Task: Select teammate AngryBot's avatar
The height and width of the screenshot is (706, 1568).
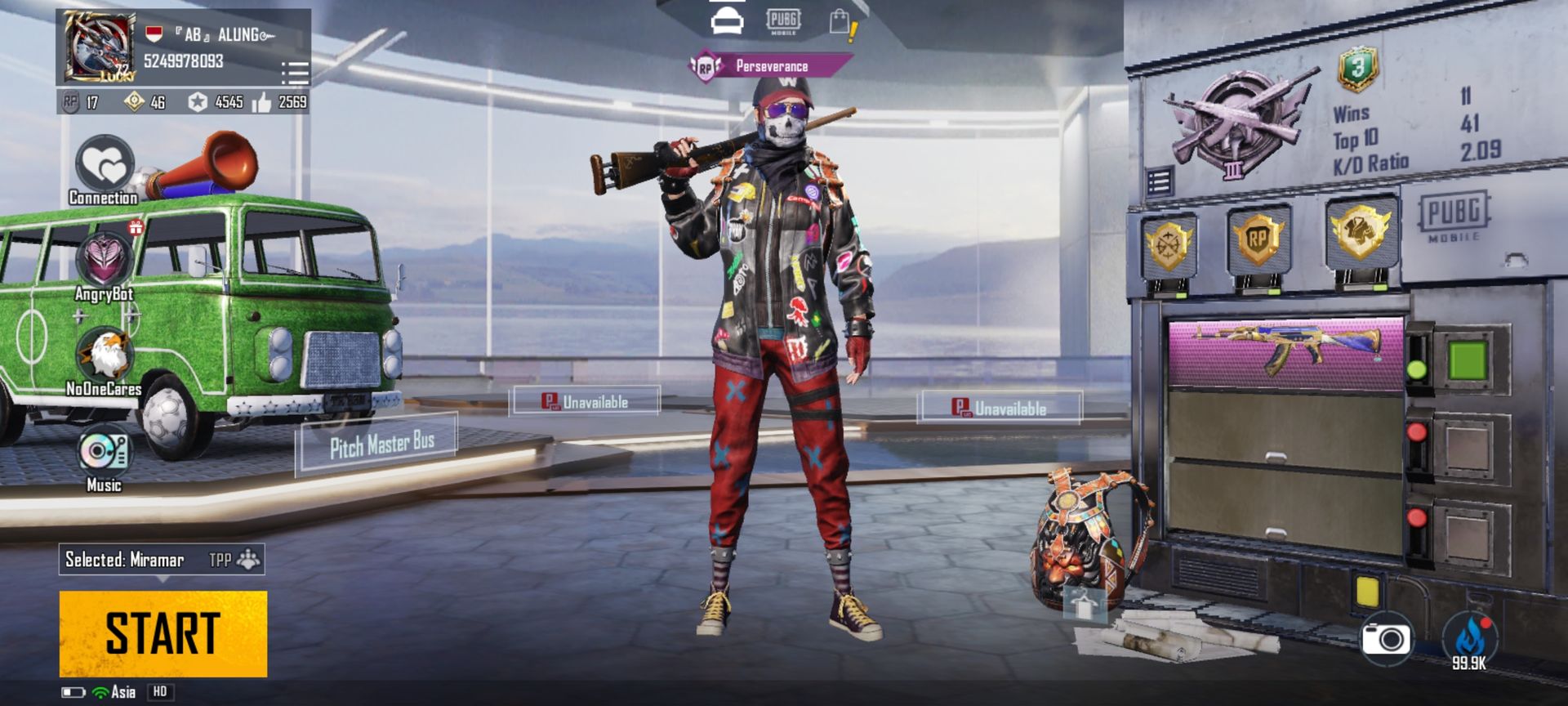Action: (105, 260)
